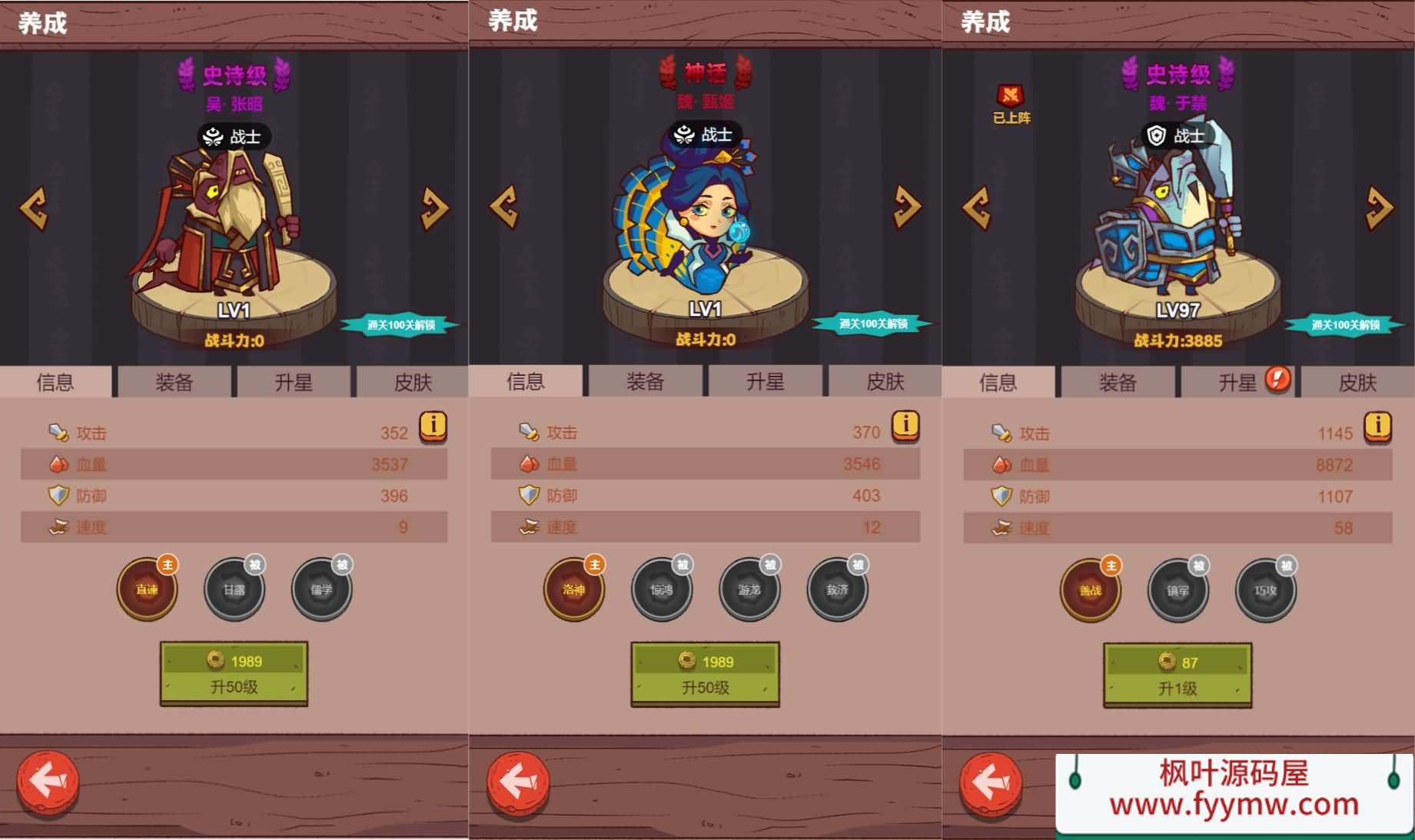Image resolution: width=1415 pixels, height=840 pixels.
Task: View the 甘露 passive skill
Action: coord(234,590)
